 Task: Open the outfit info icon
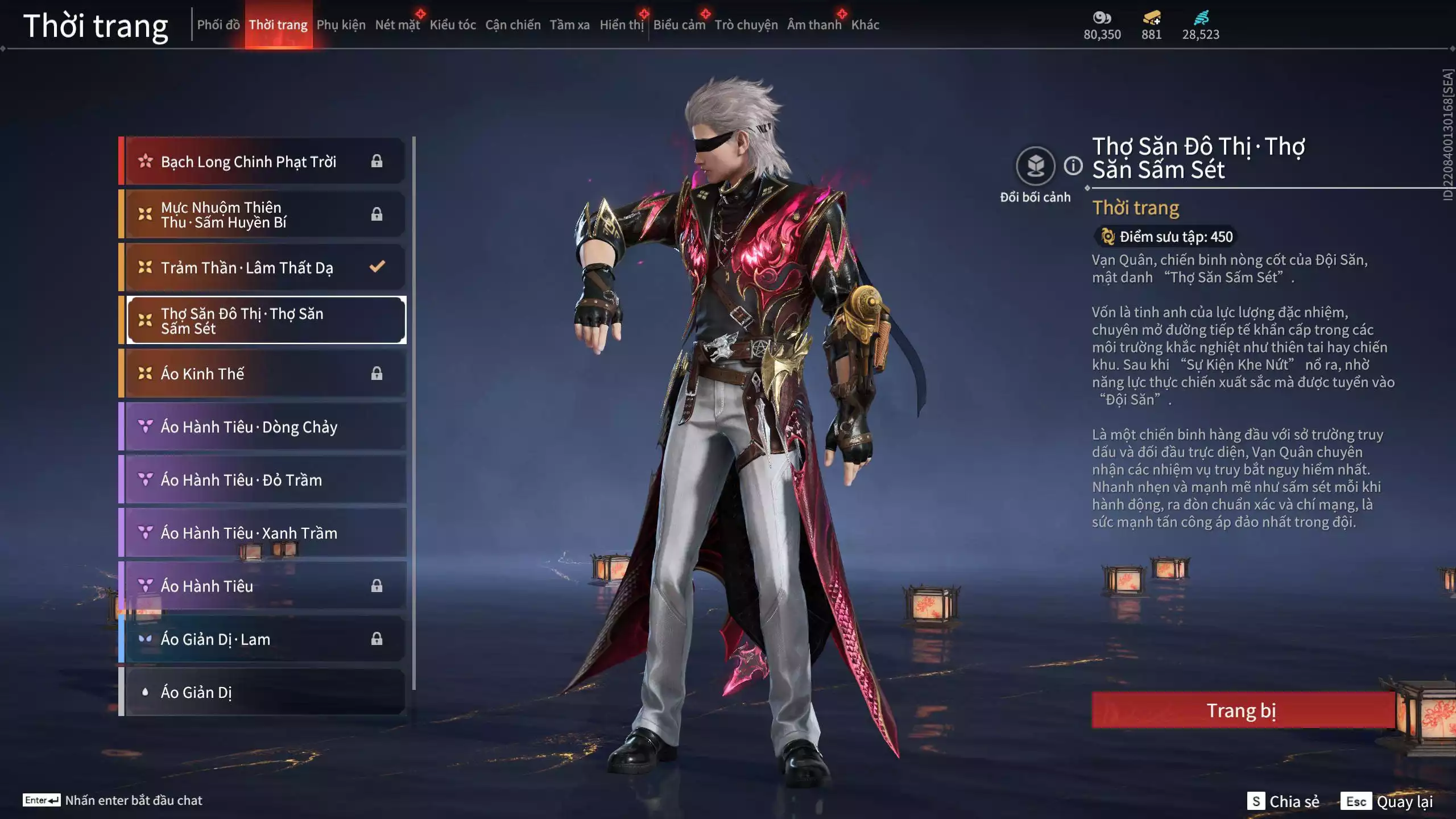tap(1073, 166)
